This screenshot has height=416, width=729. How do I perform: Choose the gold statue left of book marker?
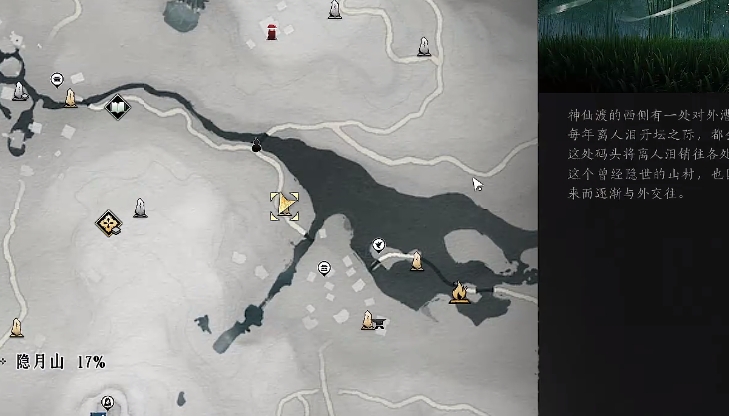click(71, 98)
